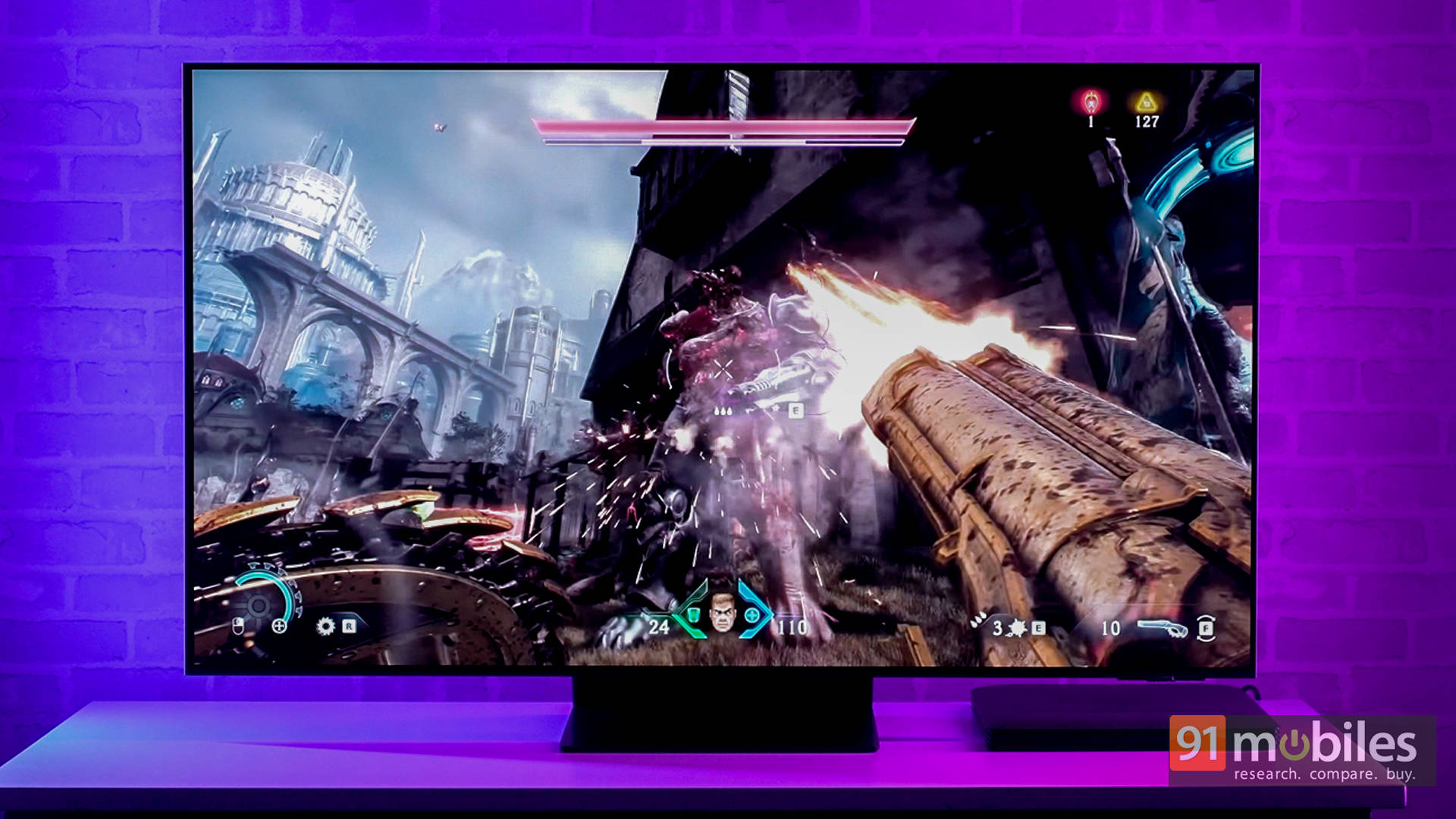The width and height of the screenshot is (1456, 819).
Task: Click the green armor icon
Action: pyautogui.click(x=692, y=614)
